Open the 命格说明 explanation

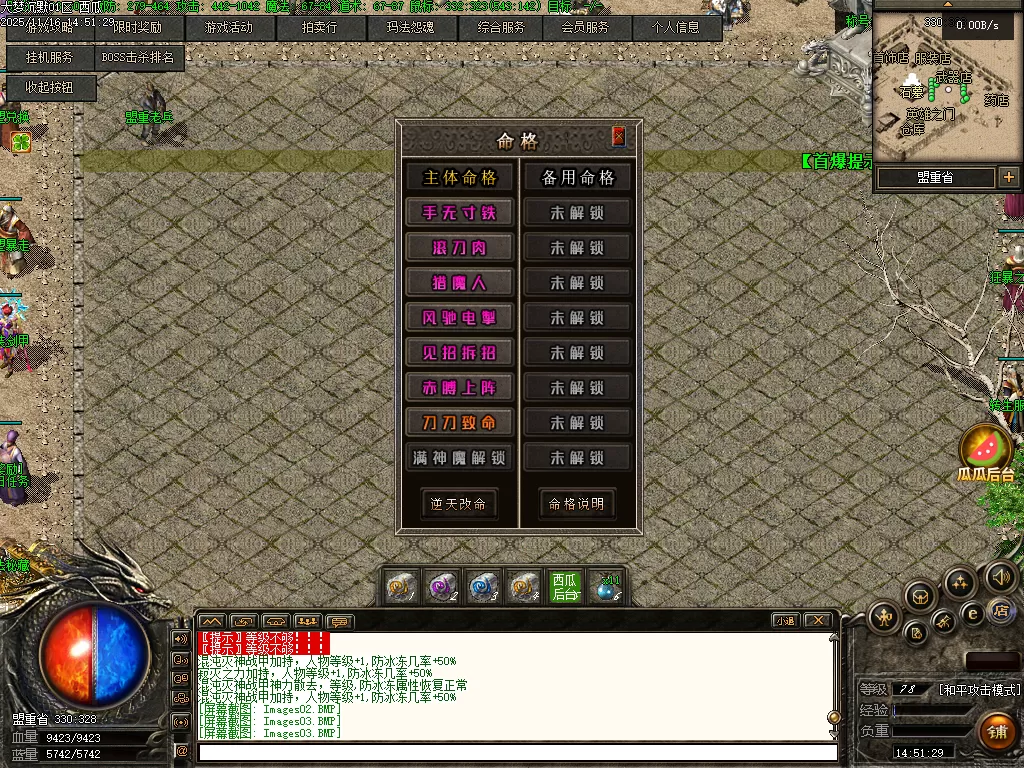click(x=577, y=504)
